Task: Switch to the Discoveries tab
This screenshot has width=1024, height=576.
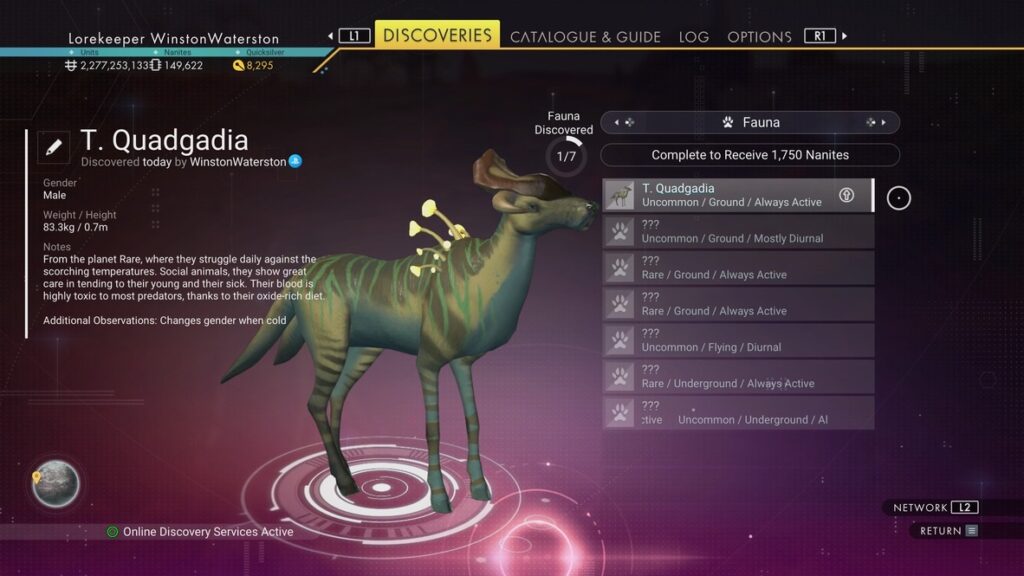Action: 437,35
